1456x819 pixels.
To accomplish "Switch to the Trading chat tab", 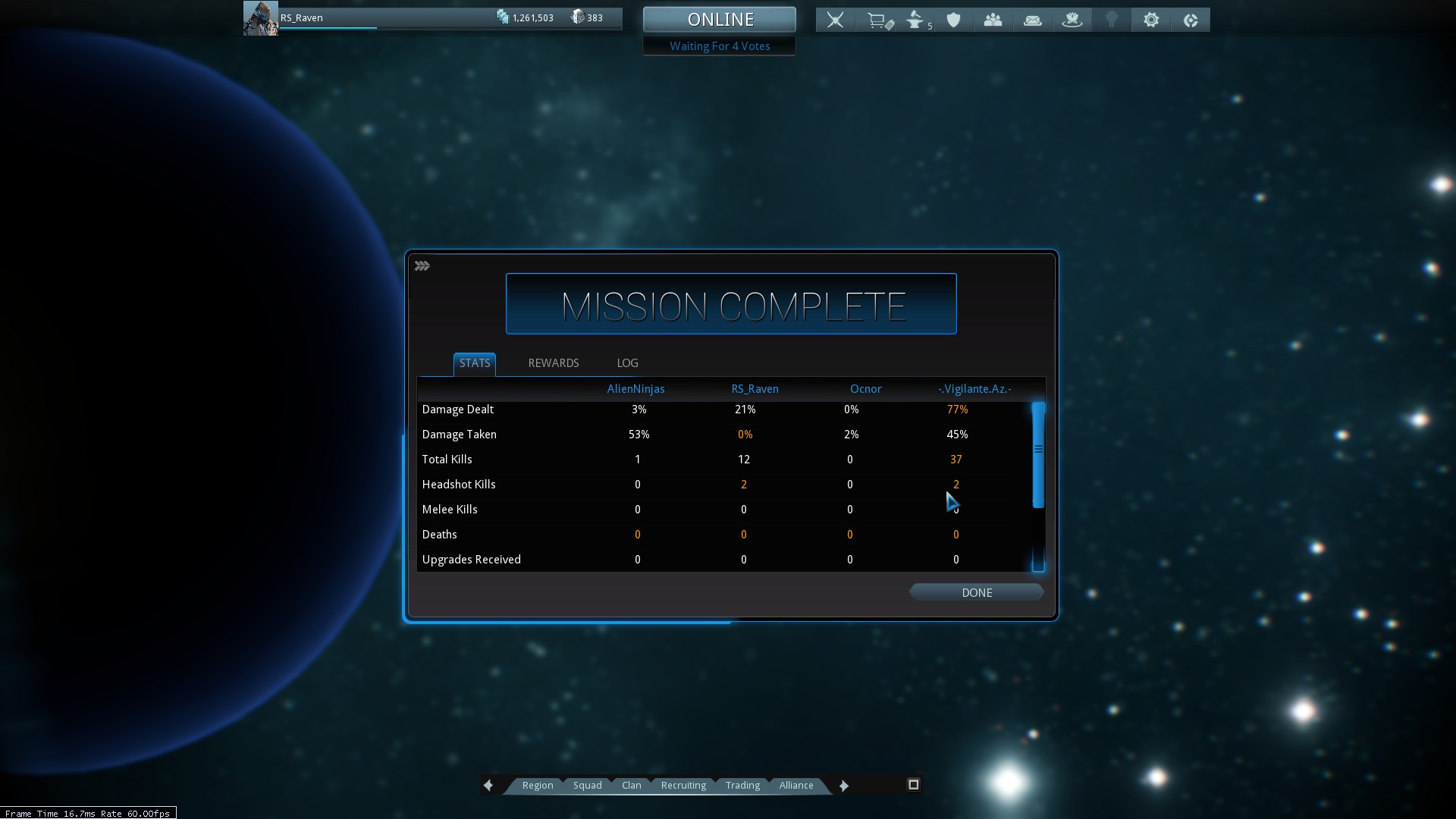I will point(742,786).
